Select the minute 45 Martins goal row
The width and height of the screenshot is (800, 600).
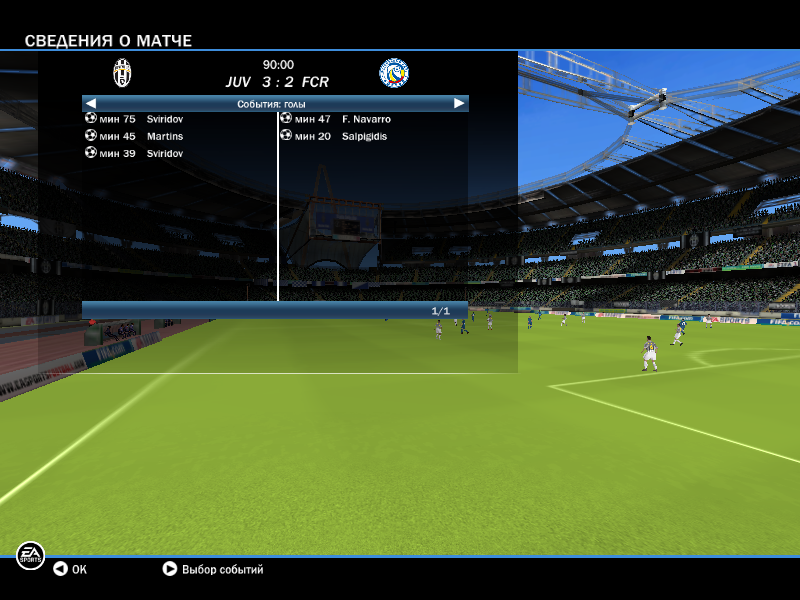(x=140, y=136)
